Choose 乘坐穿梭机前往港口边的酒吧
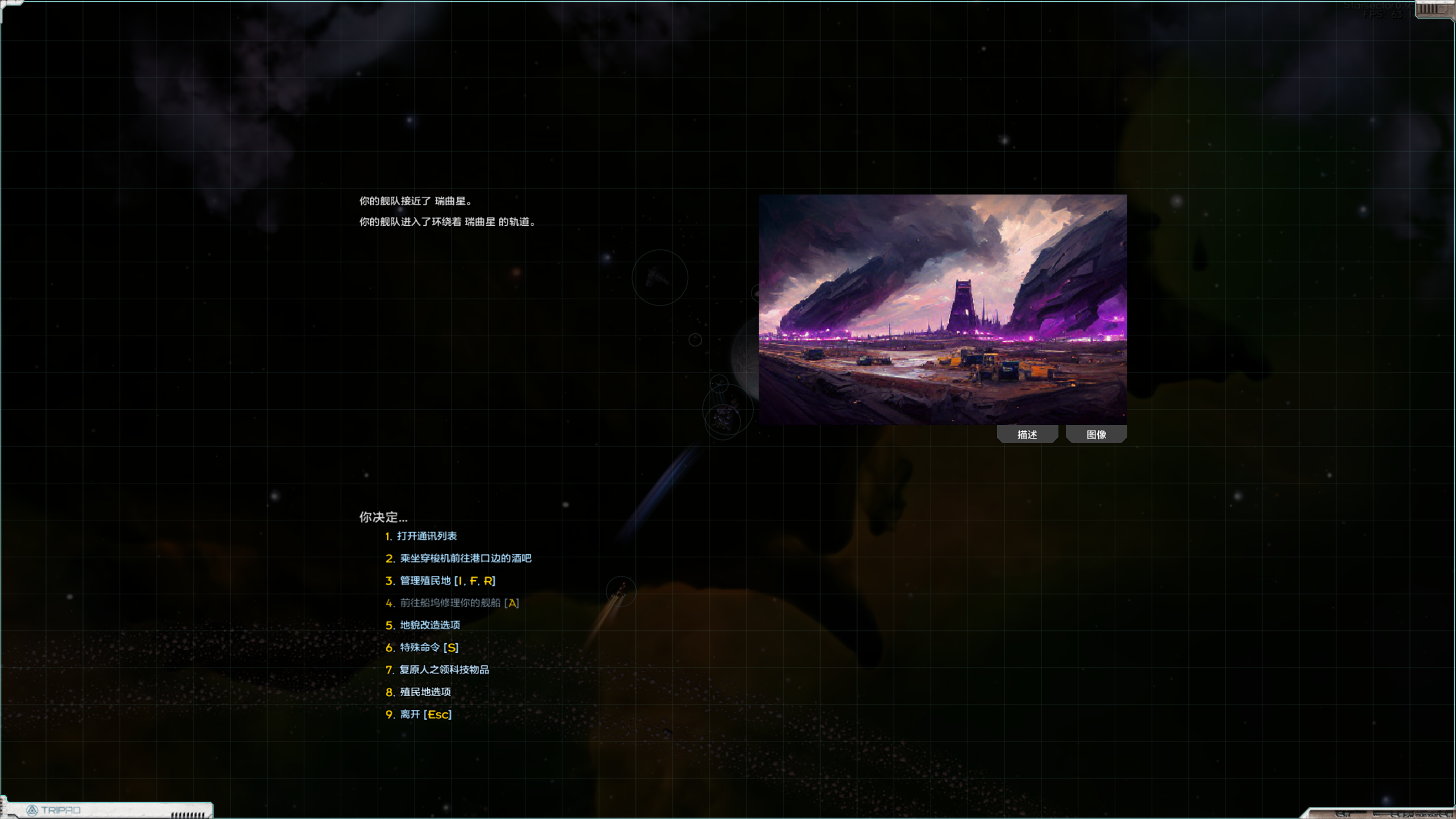 464,558
